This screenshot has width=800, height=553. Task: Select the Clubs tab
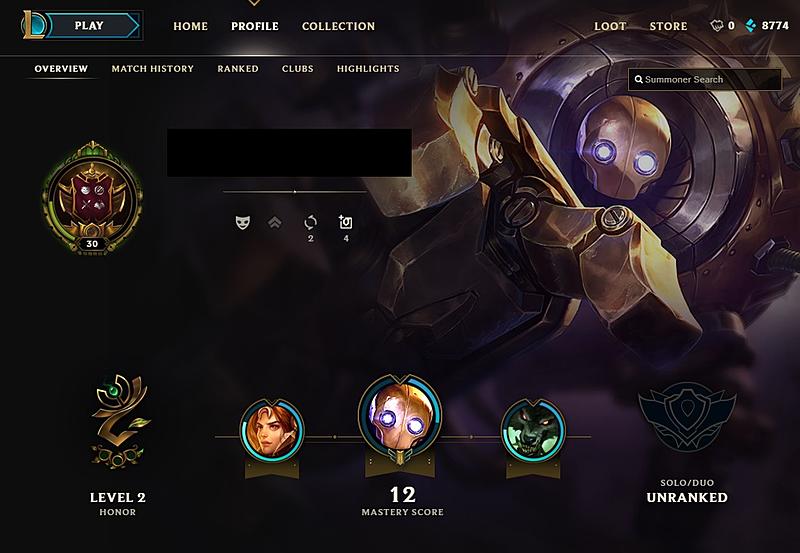click(297, 69)
